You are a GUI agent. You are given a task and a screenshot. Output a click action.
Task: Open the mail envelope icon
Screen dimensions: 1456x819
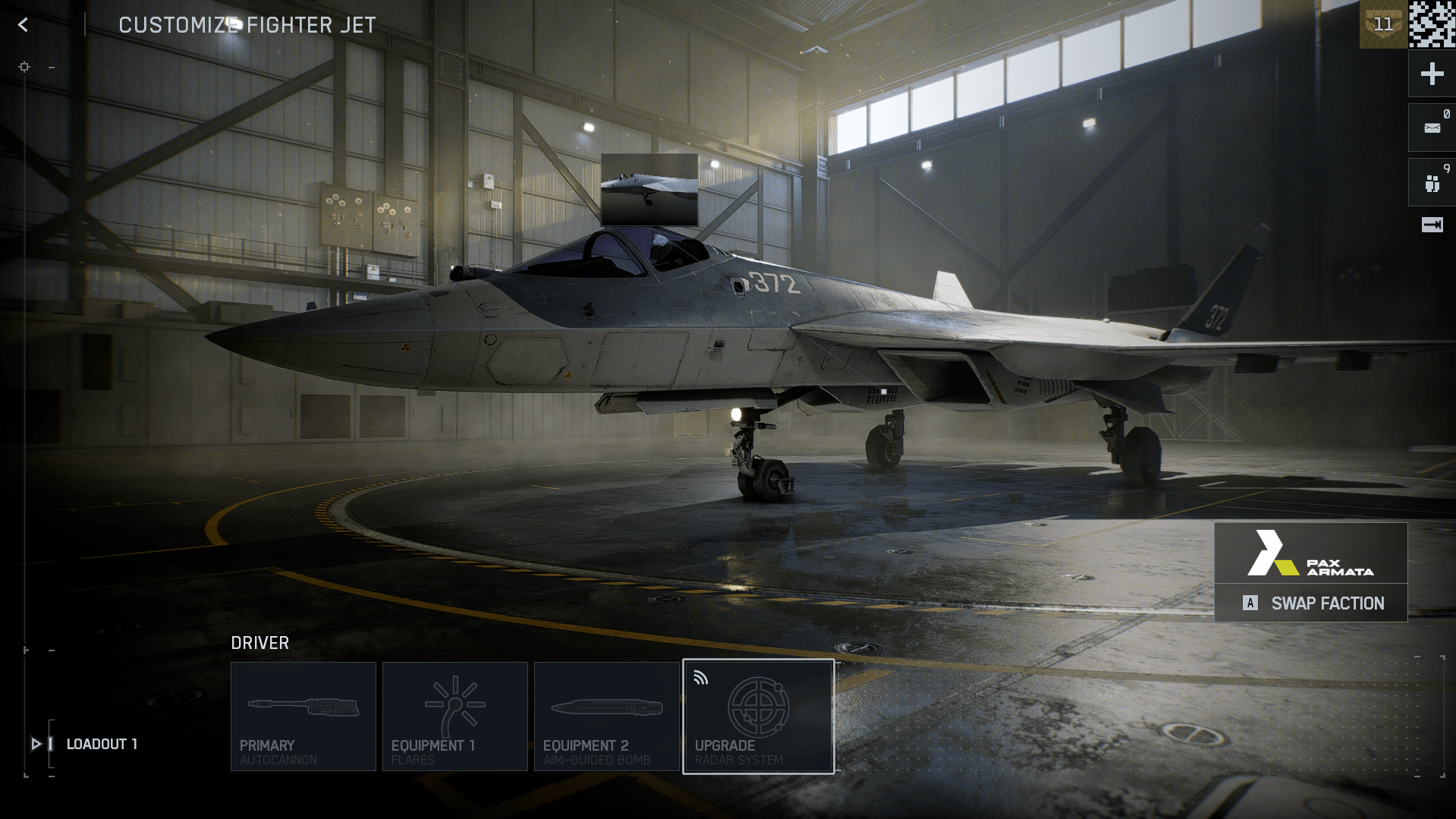pyautogui.click(x=1431, y=128)
